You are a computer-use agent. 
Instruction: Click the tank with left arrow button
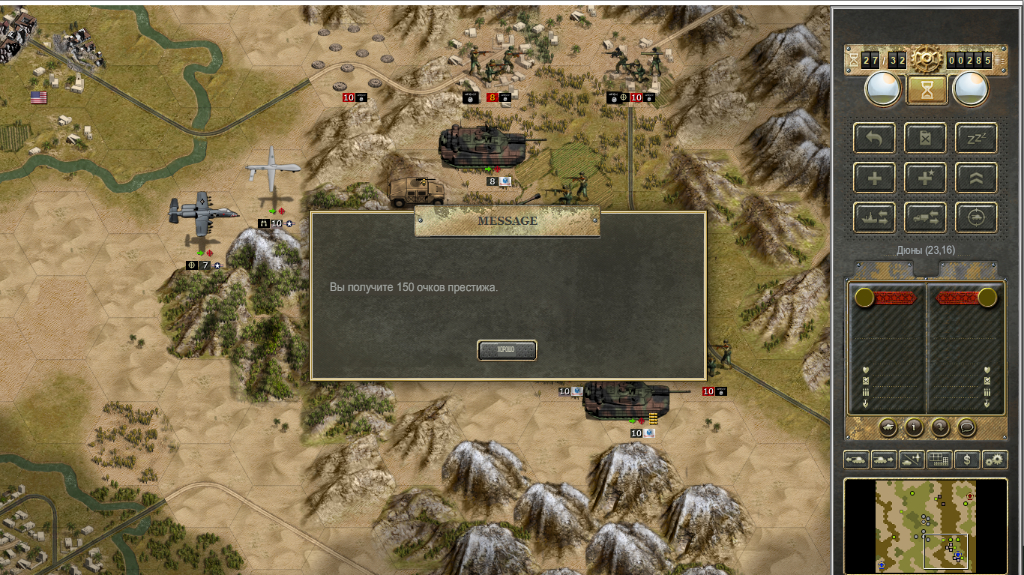point(857,459)
